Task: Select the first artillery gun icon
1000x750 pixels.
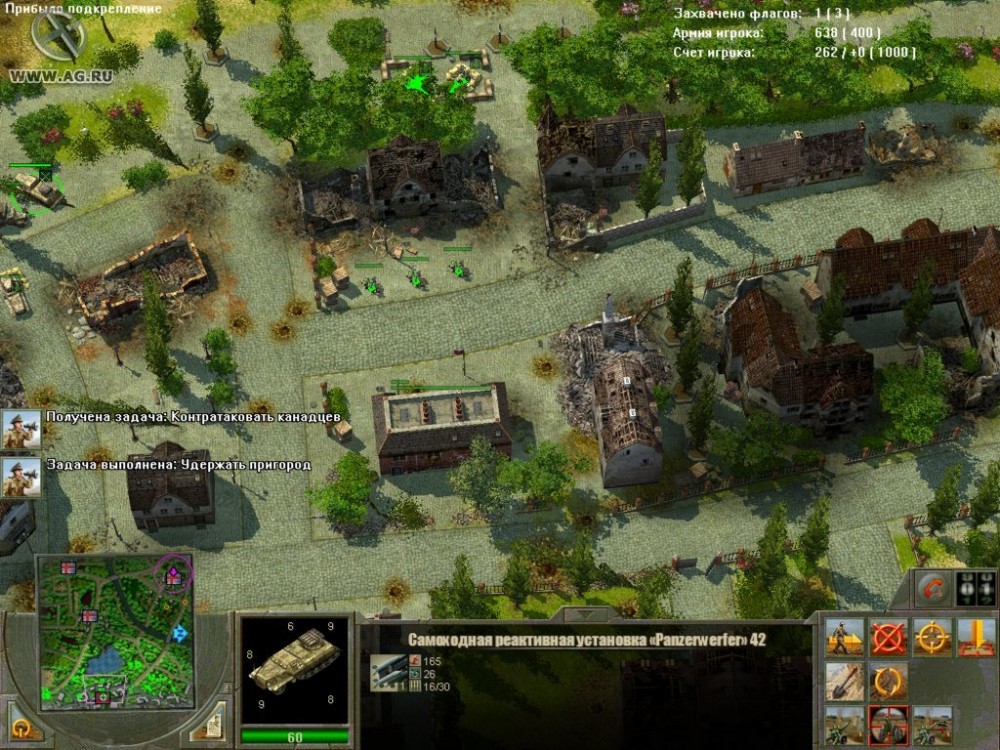Action: (x=843, y=725)
